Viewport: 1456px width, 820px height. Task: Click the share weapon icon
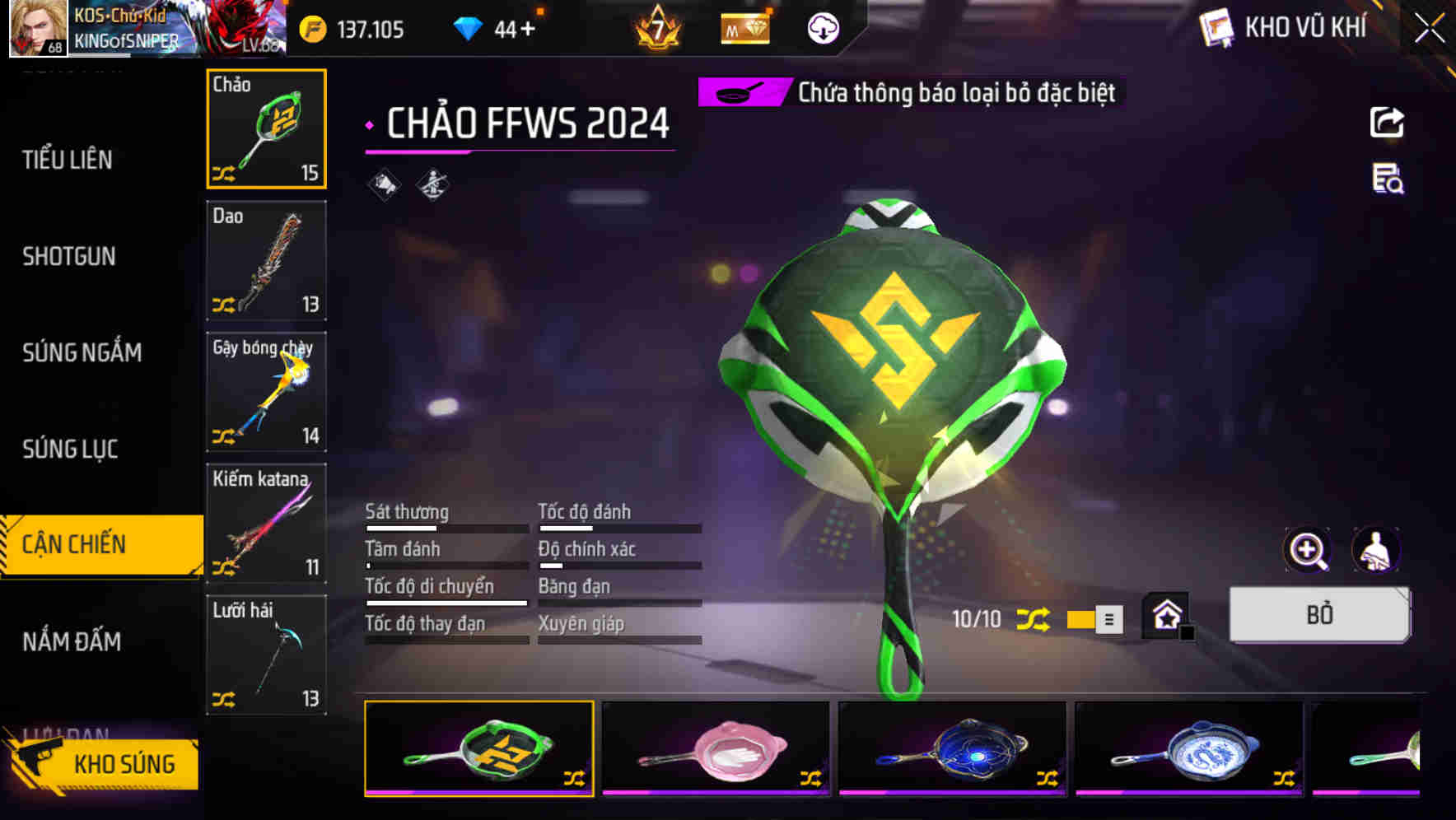pos(1387,122)
